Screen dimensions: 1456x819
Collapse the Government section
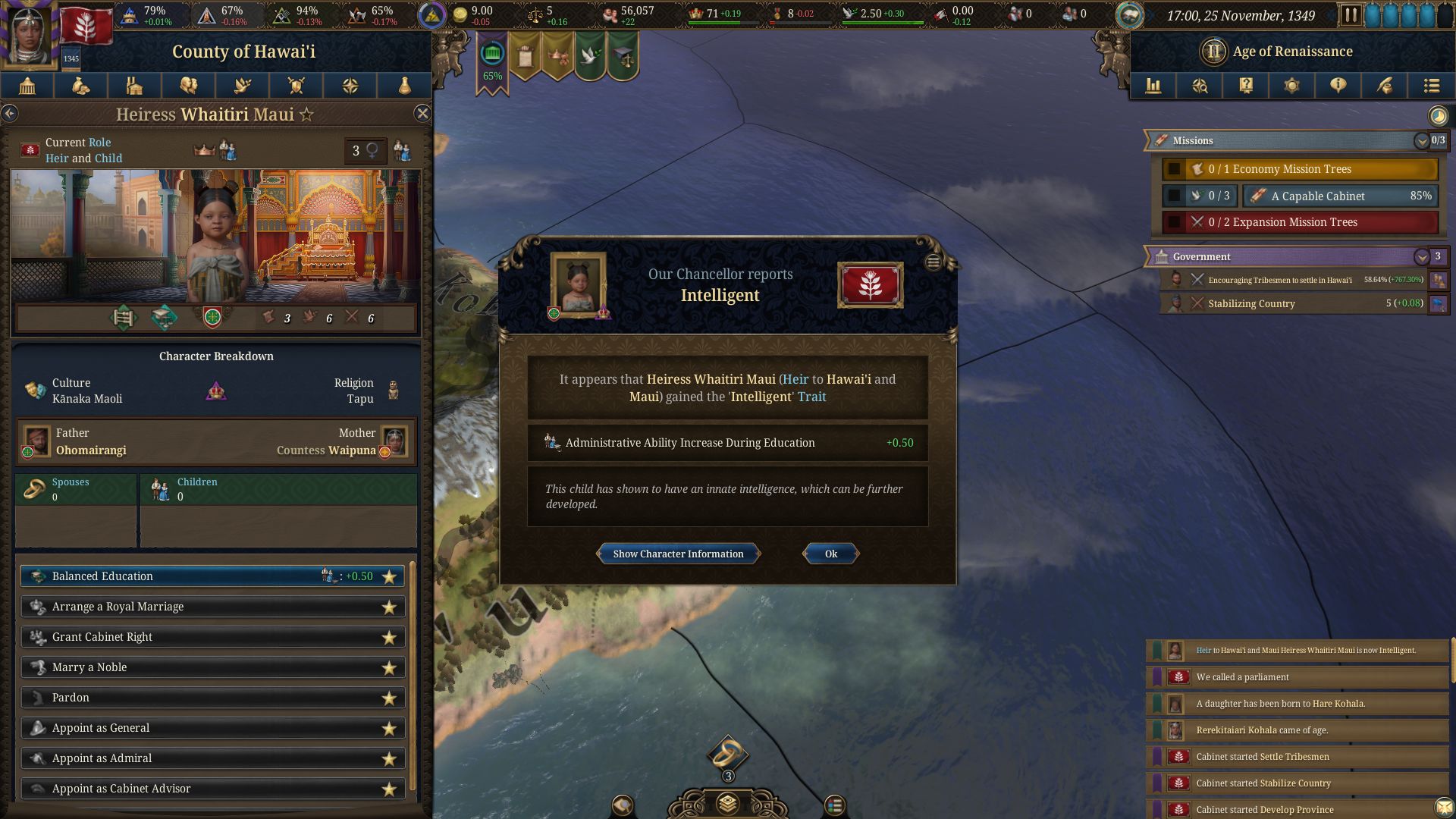coord(1421,257)
